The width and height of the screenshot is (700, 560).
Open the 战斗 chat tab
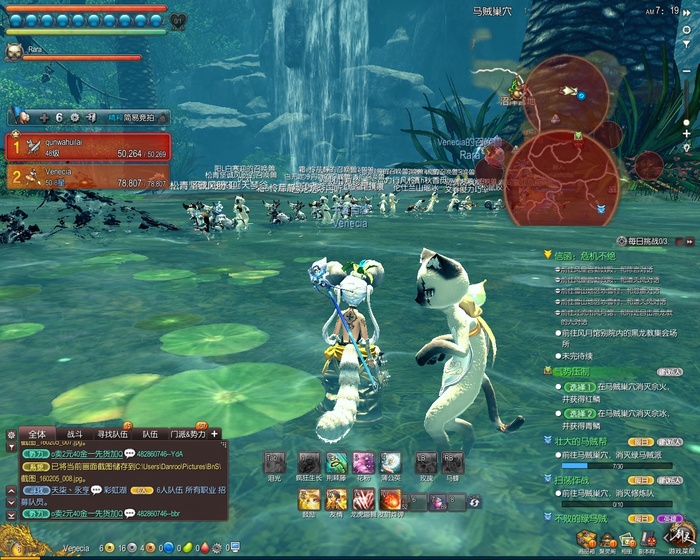[75, 434]
